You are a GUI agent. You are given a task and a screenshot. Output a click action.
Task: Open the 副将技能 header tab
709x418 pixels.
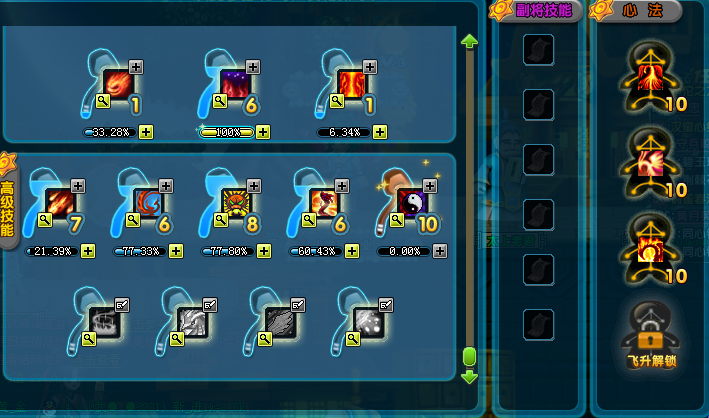pos(540,11)
